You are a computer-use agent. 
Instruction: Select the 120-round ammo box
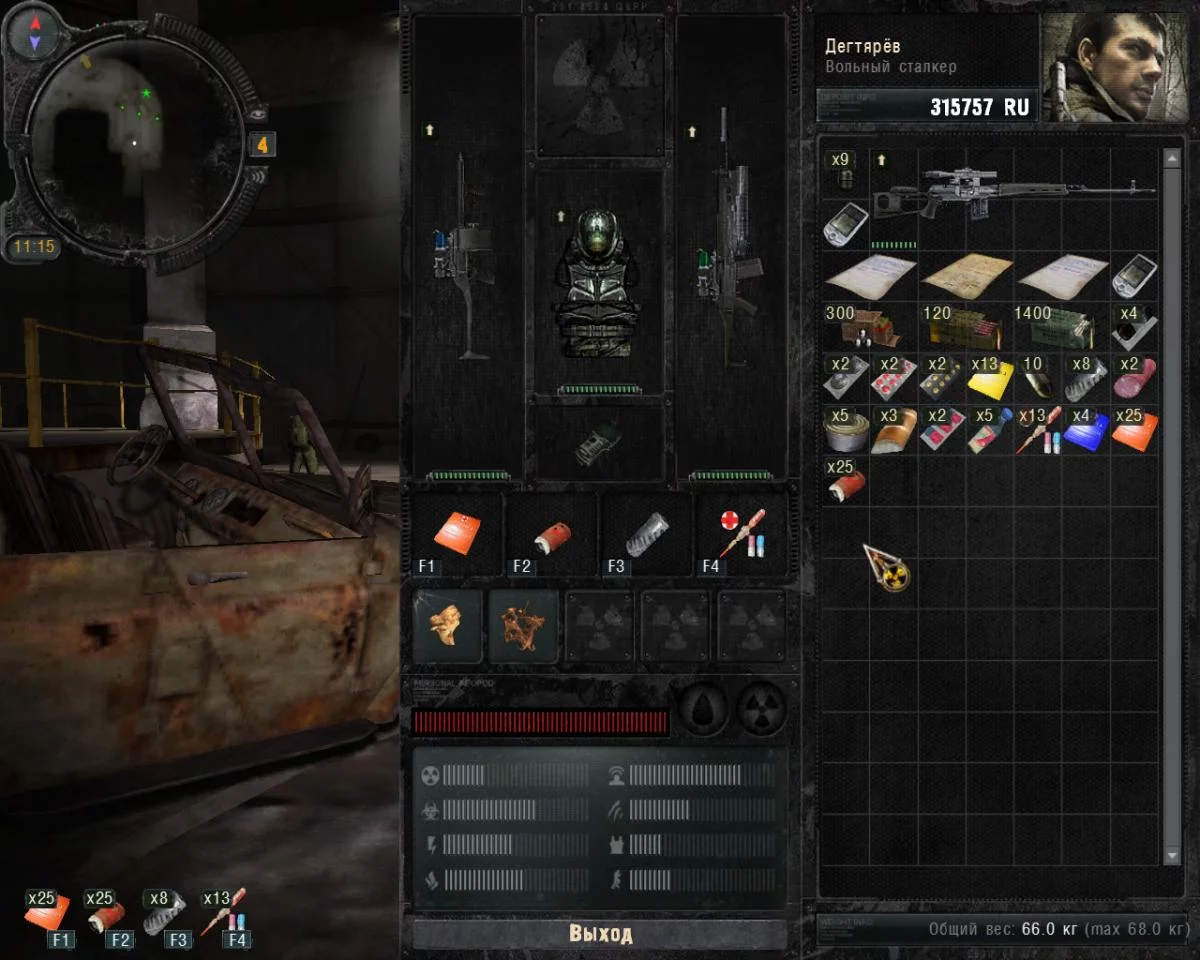(963, 327)
